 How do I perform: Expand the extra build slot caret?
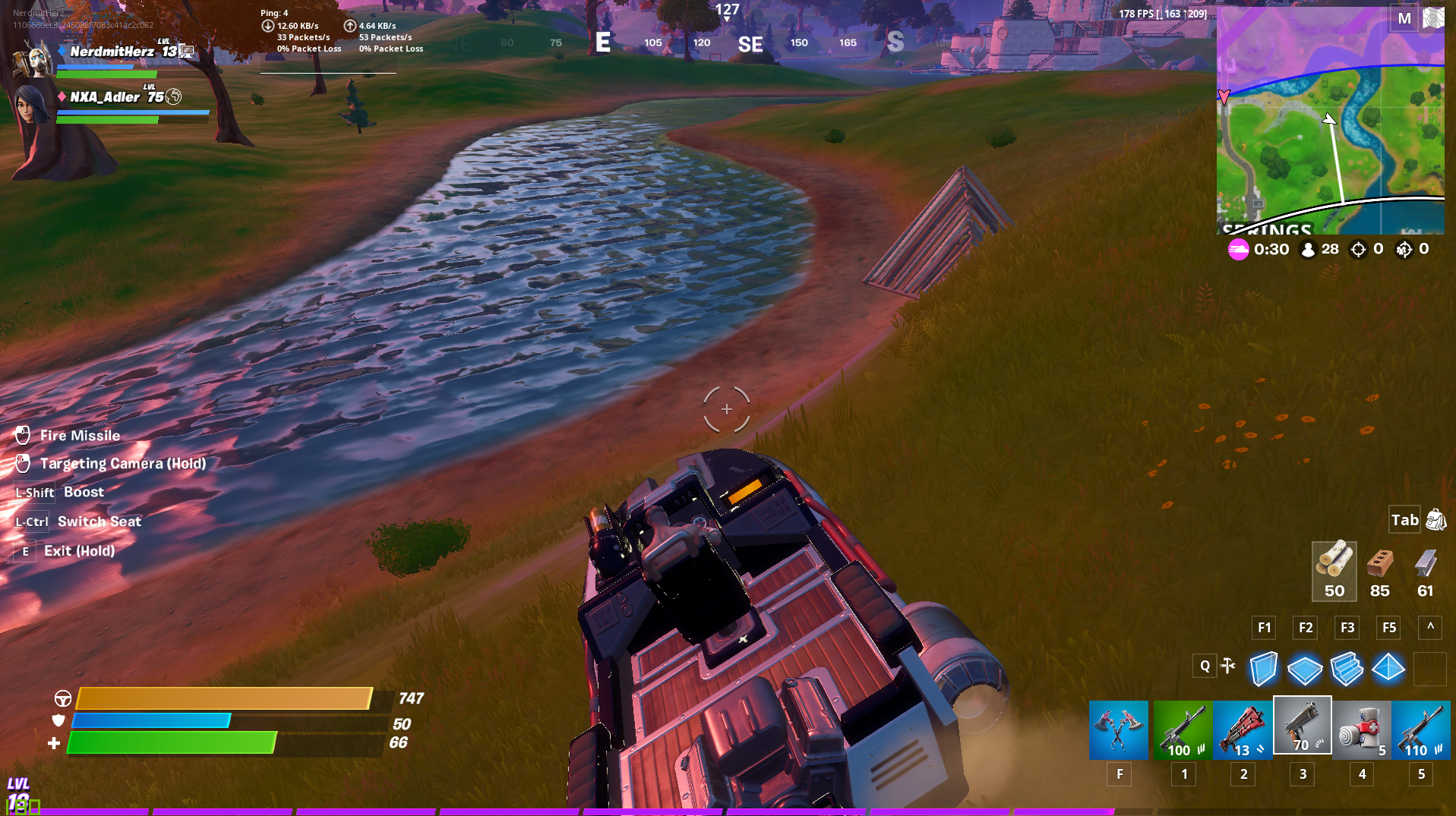(x=1429, y=628)
